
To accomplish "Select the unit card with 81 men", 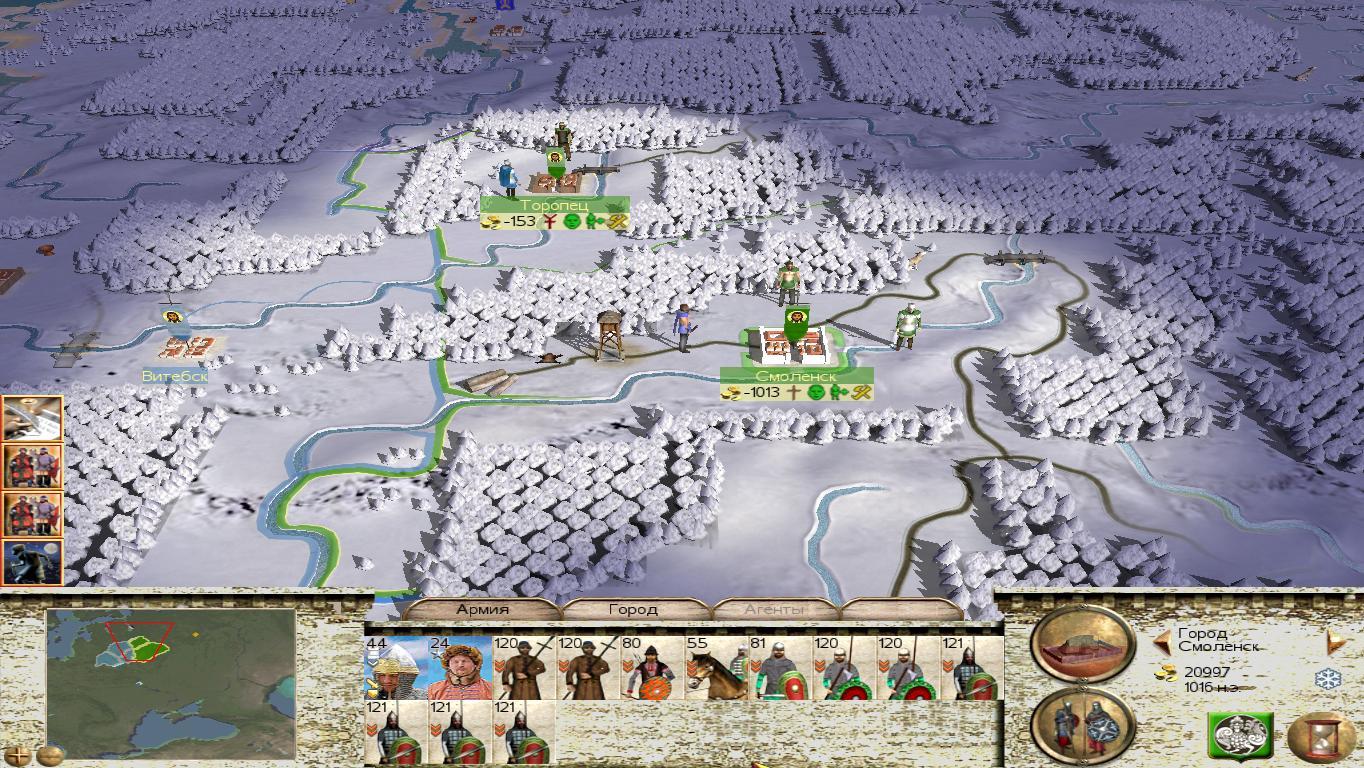I will coord(779,668).
